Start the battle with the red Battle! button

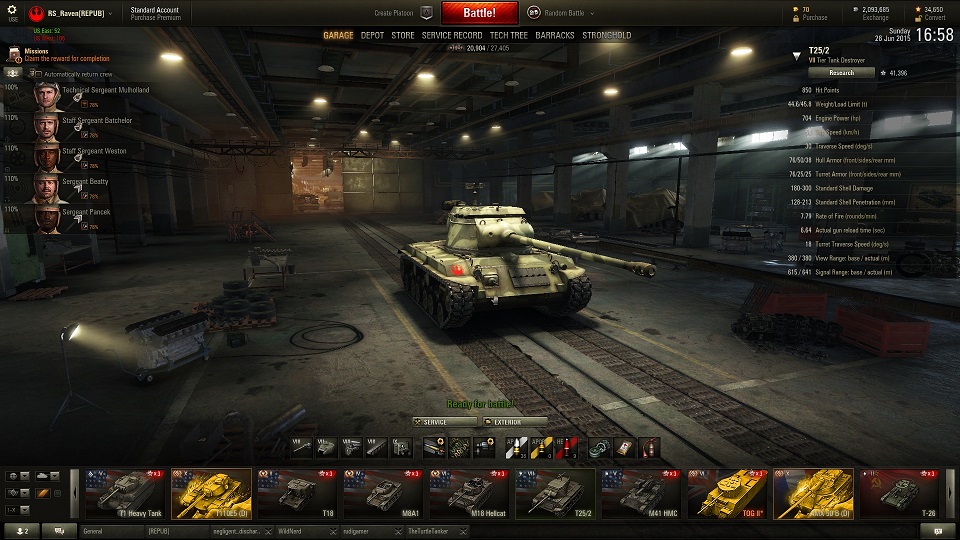[479, 13]
